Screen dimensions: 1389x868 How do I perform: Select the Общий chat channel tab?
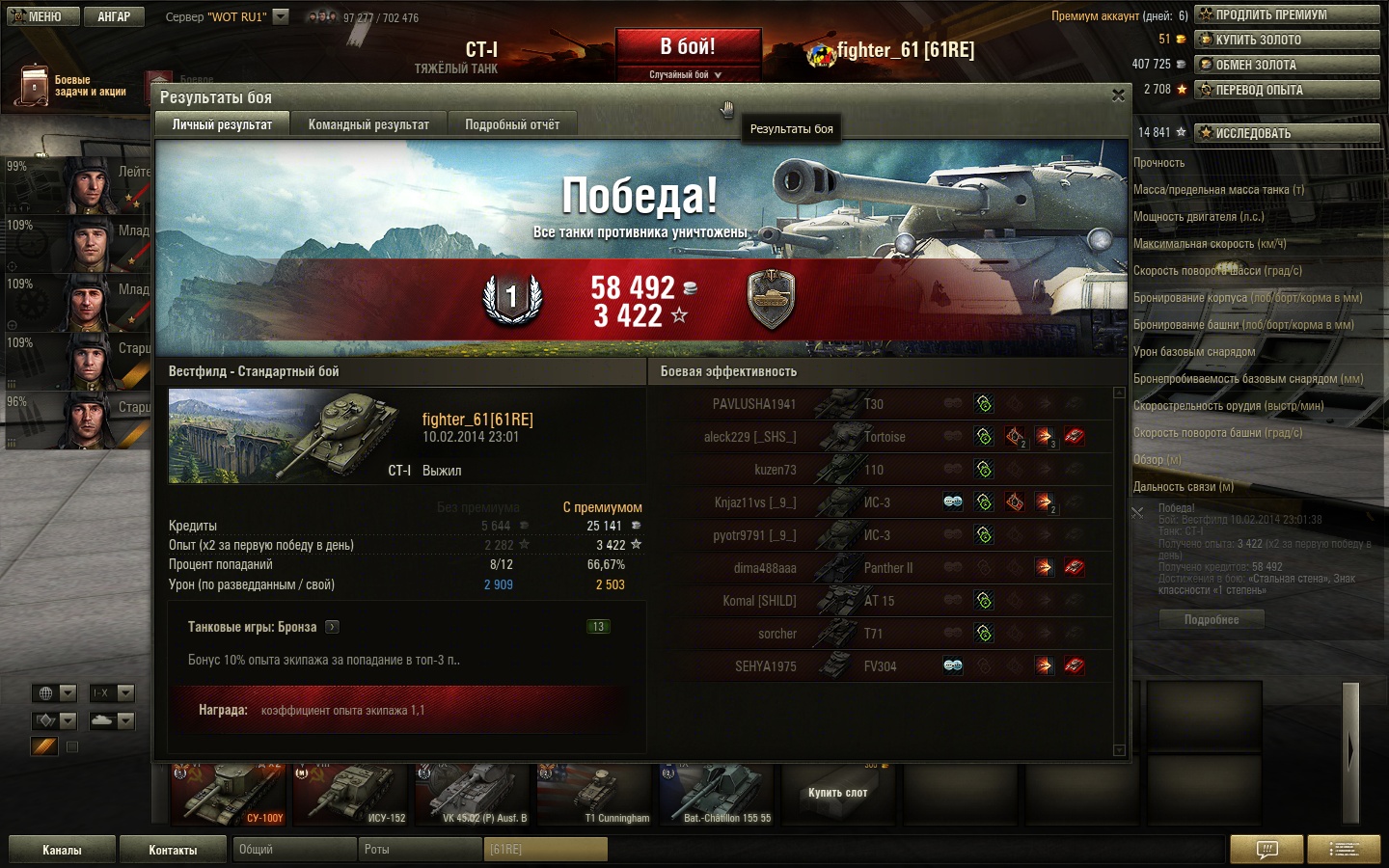point(293,850)
